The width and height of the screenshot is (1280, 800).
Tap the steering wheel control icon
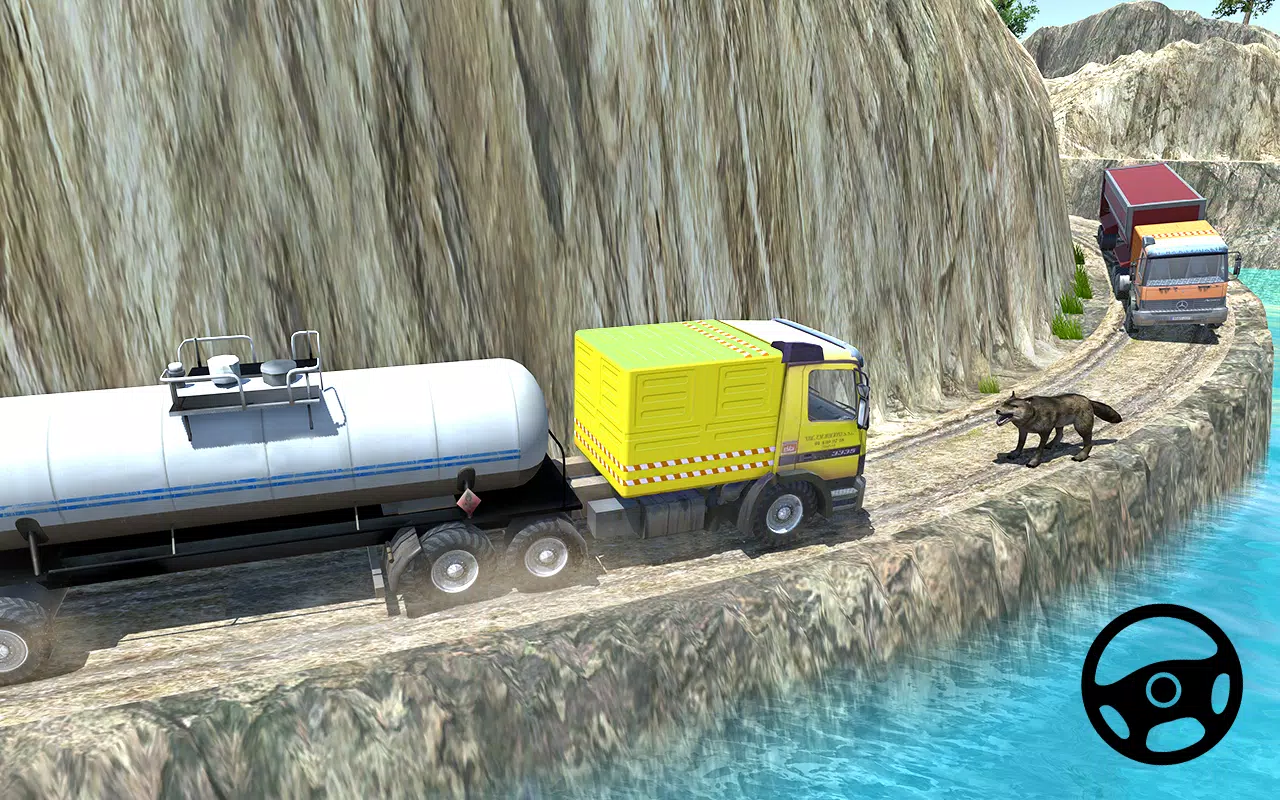pyautogui.click(x=1163, y=692)
